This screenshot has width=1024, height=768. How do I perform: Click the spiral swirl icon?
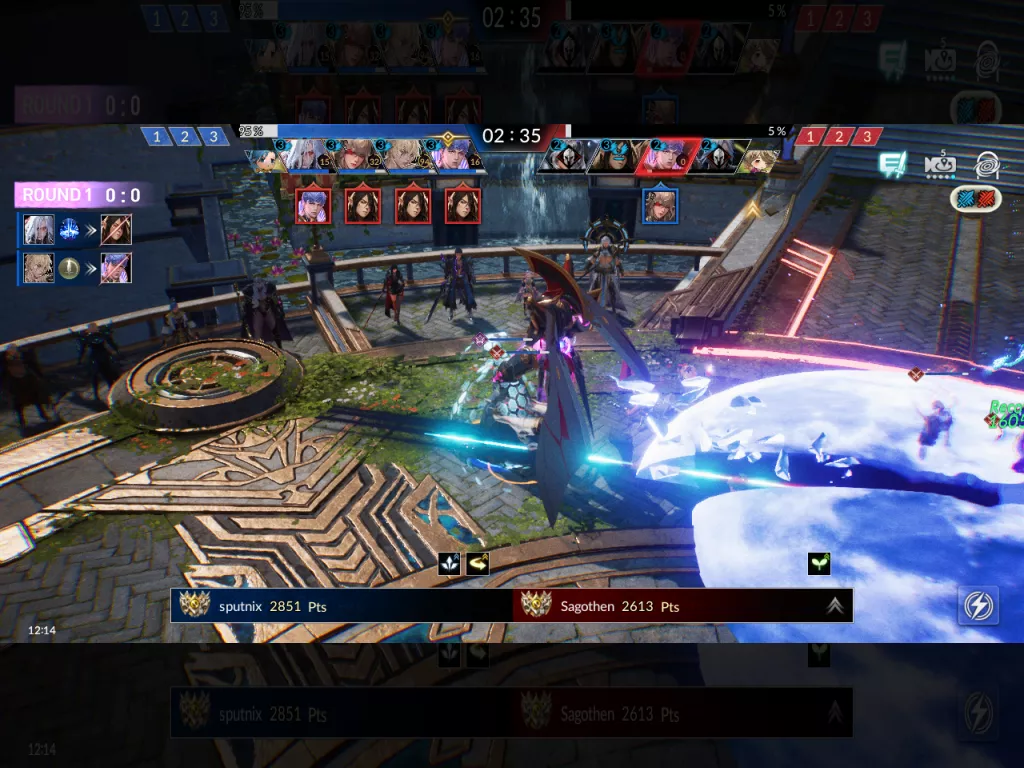[987, 165]
